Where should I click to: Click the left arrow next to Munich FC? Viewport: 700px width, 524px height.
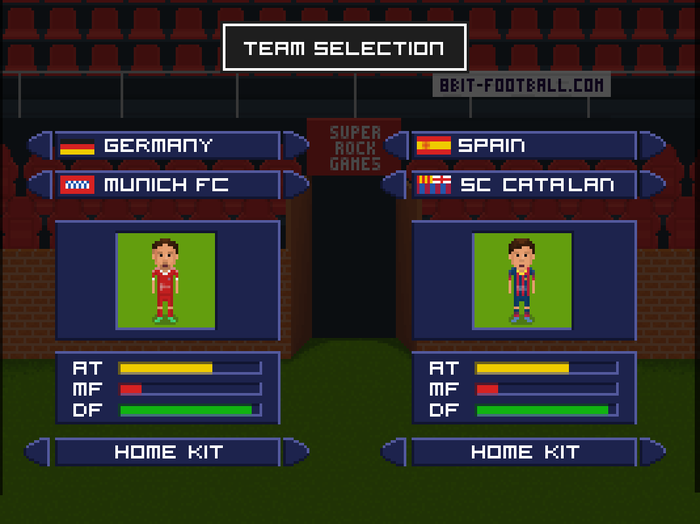click(x=40, y=185)
